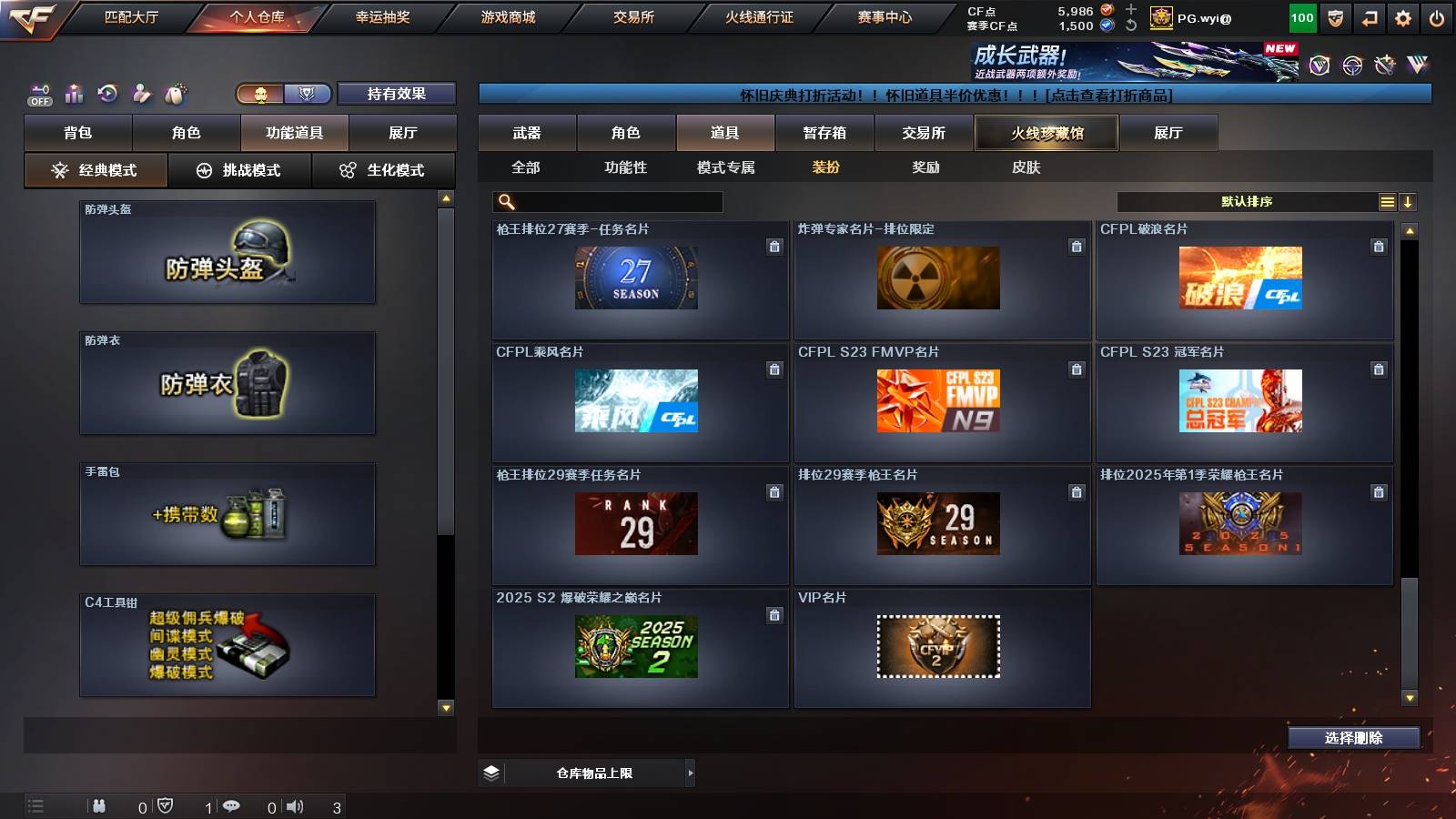Click the power/exit icon at top right

(1438, 16)
